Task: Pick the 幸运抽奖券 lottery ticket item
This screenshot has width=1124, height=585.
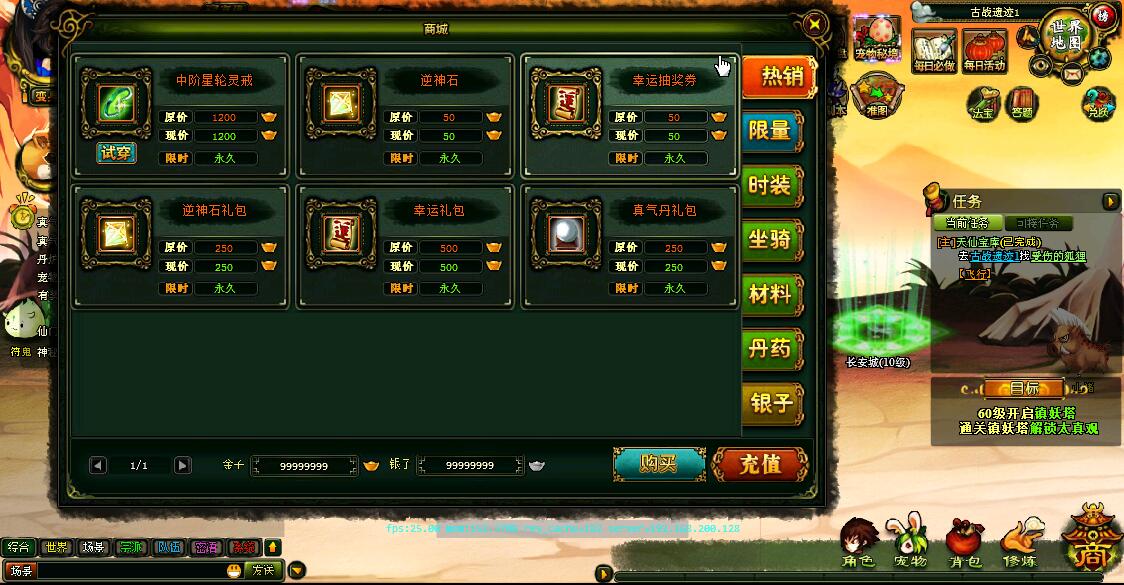Action: [565, 103]
